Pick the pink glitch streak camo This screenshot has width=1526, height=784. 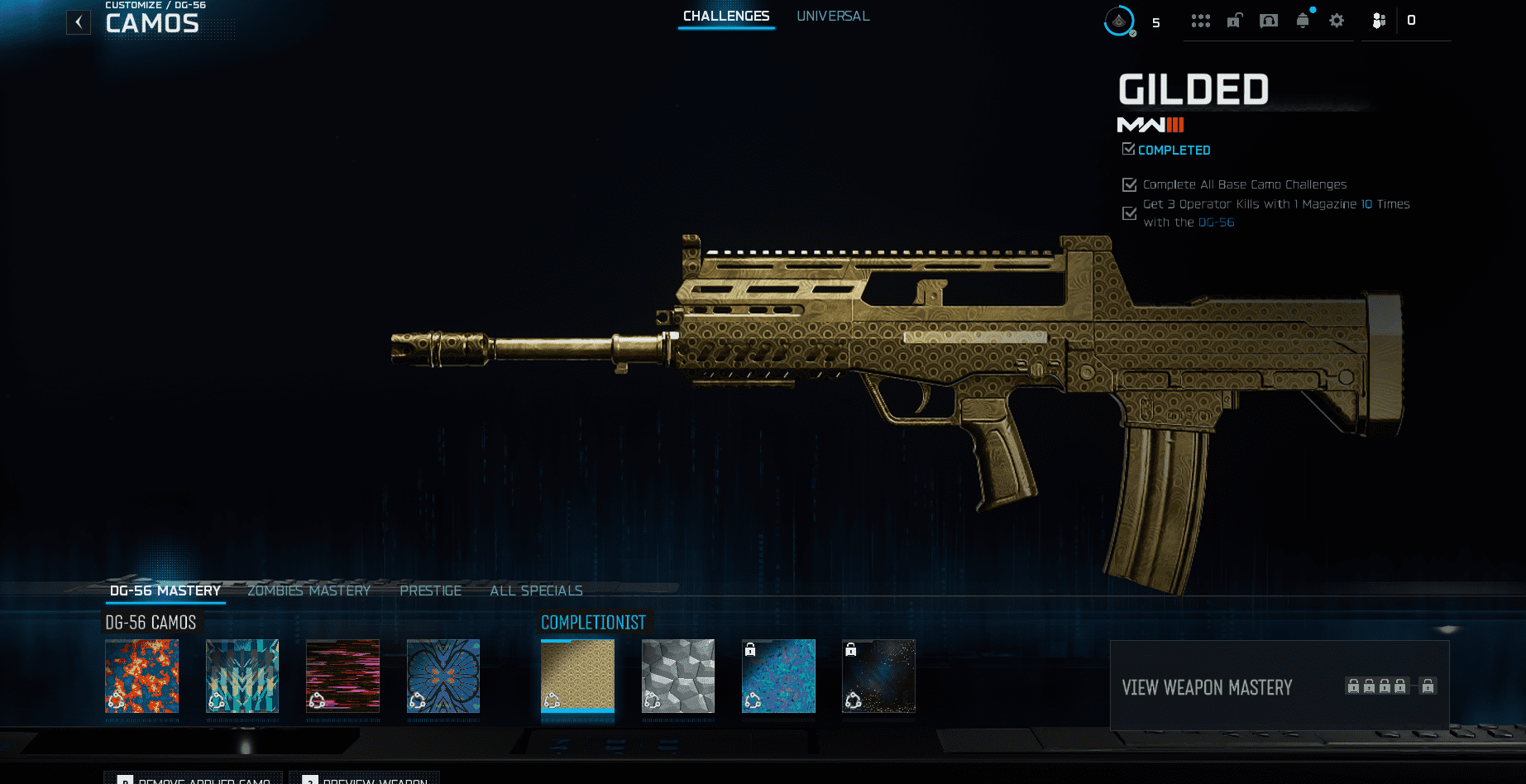point(342,676)
